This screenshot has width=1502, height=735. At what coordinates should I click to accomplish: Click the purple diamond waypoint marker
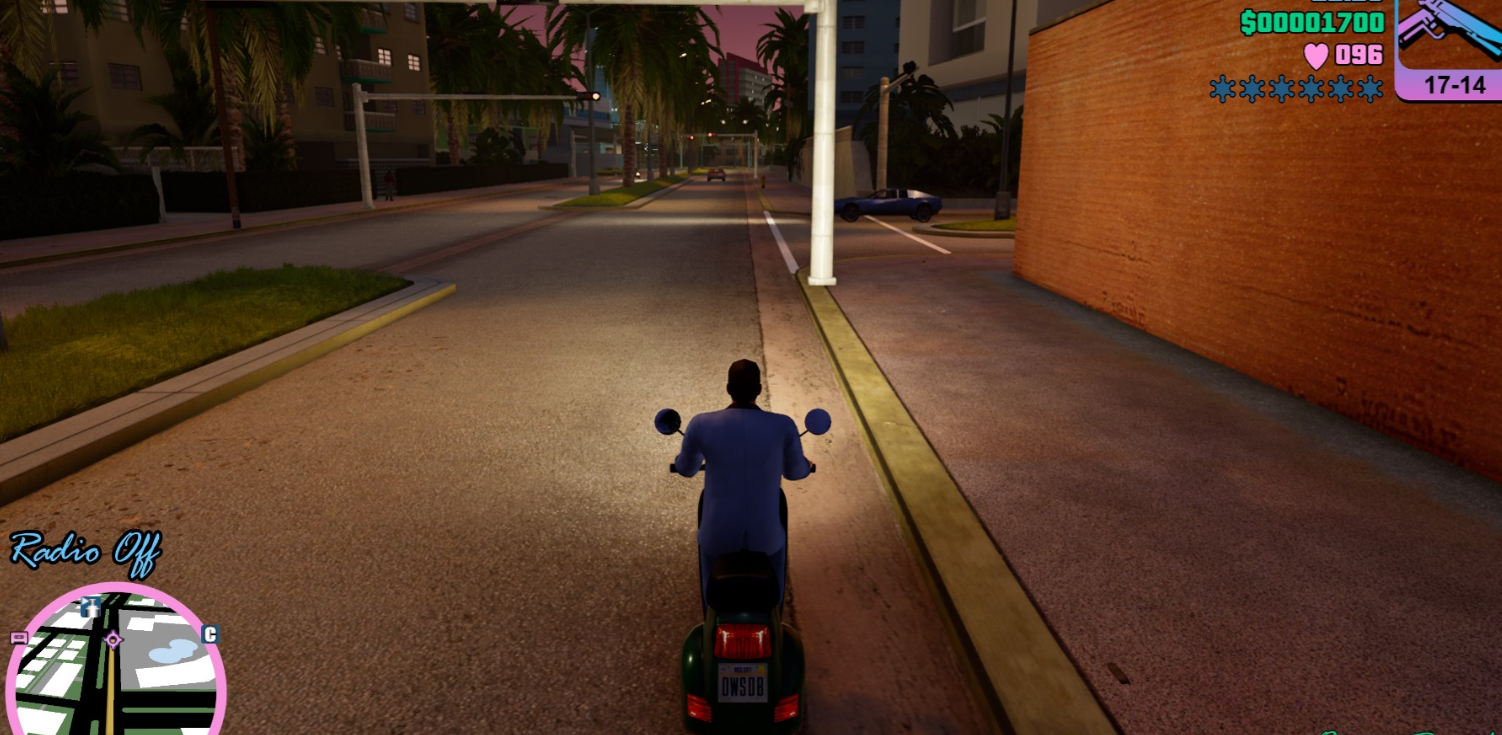click(x=113, y=639)
